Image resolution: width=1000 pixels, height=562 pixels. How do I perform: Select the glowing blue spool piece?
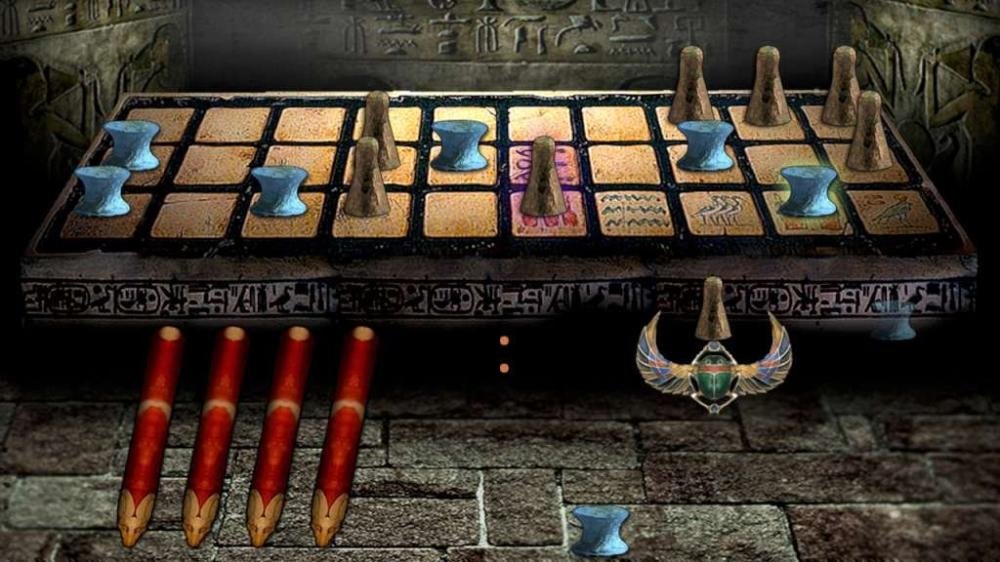coord(808,190)
